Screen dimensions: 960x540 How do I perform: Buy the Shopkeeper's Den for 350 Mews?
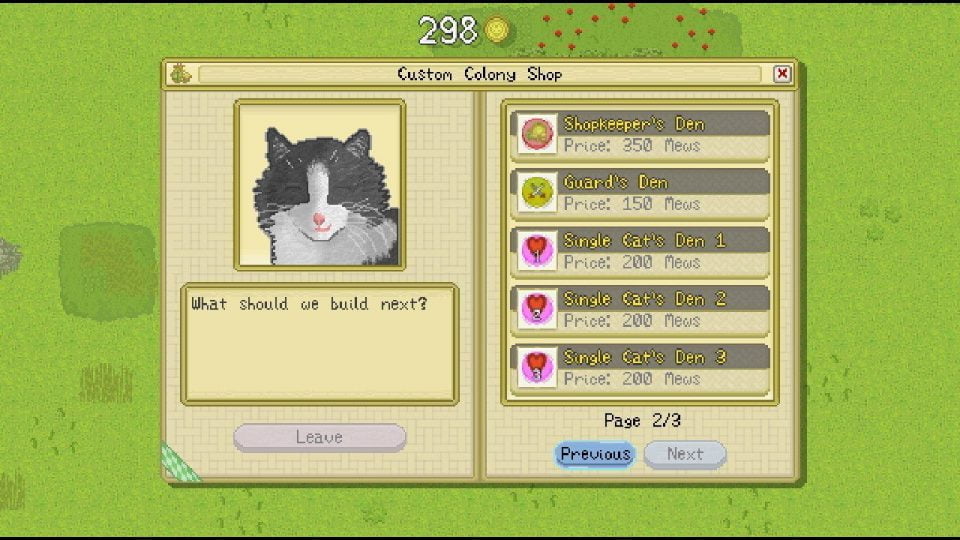(x=641, y=134)
